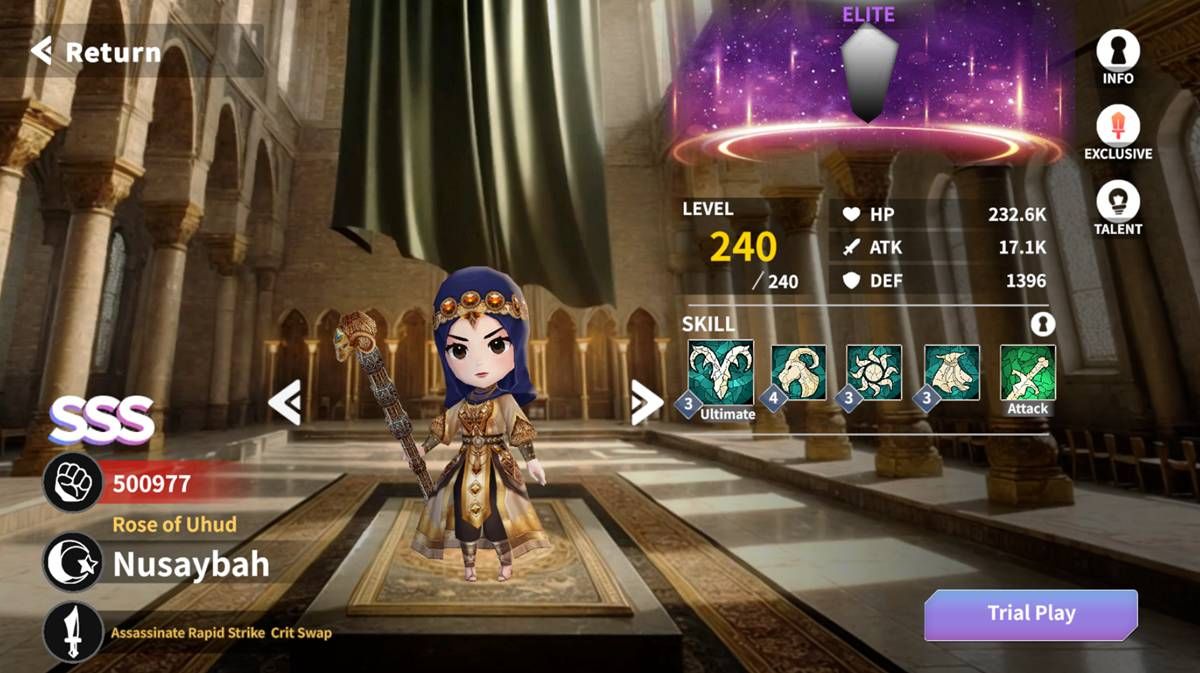
Task: Tap the crescent faction icon beside Nusaybah
Action: tap(73, 563)
